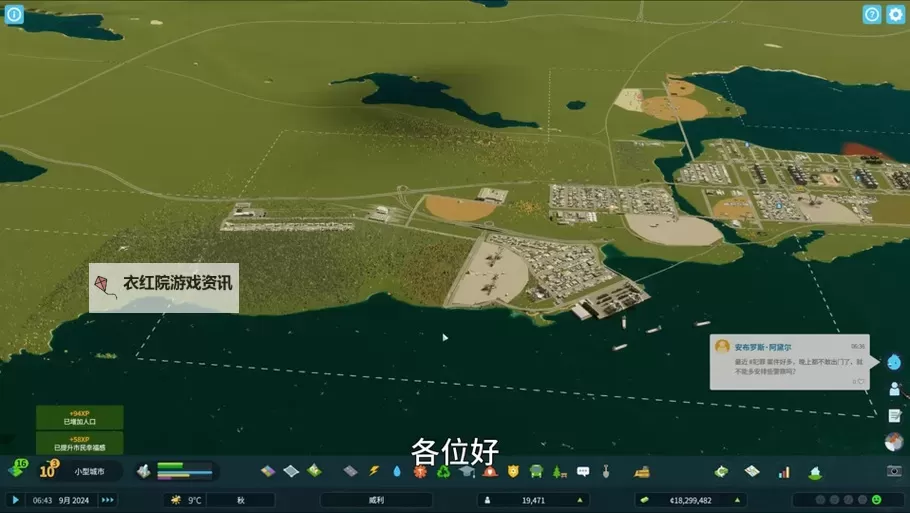Select the bulldozer demolish tool

point(642,471)
